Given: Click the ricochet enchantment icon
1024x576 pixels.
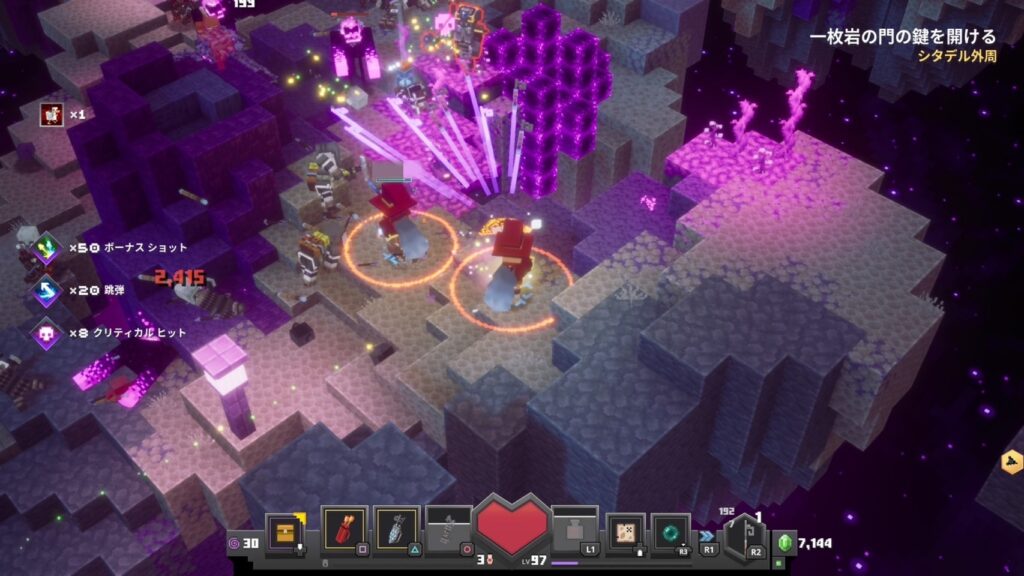Looking at the screenshot, I should [x=46, y=290].
